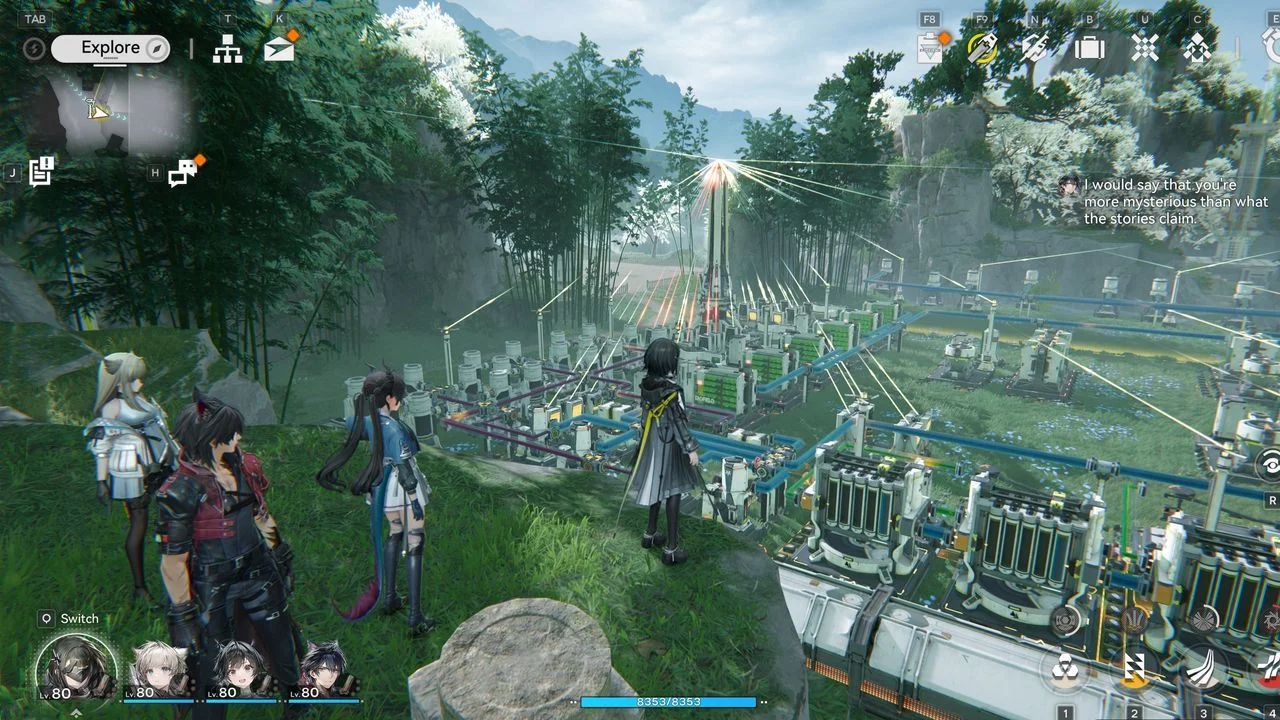Screen dimensions: 1280x720
Task: Open the mail envelope icon
Action: click(279, 48)
